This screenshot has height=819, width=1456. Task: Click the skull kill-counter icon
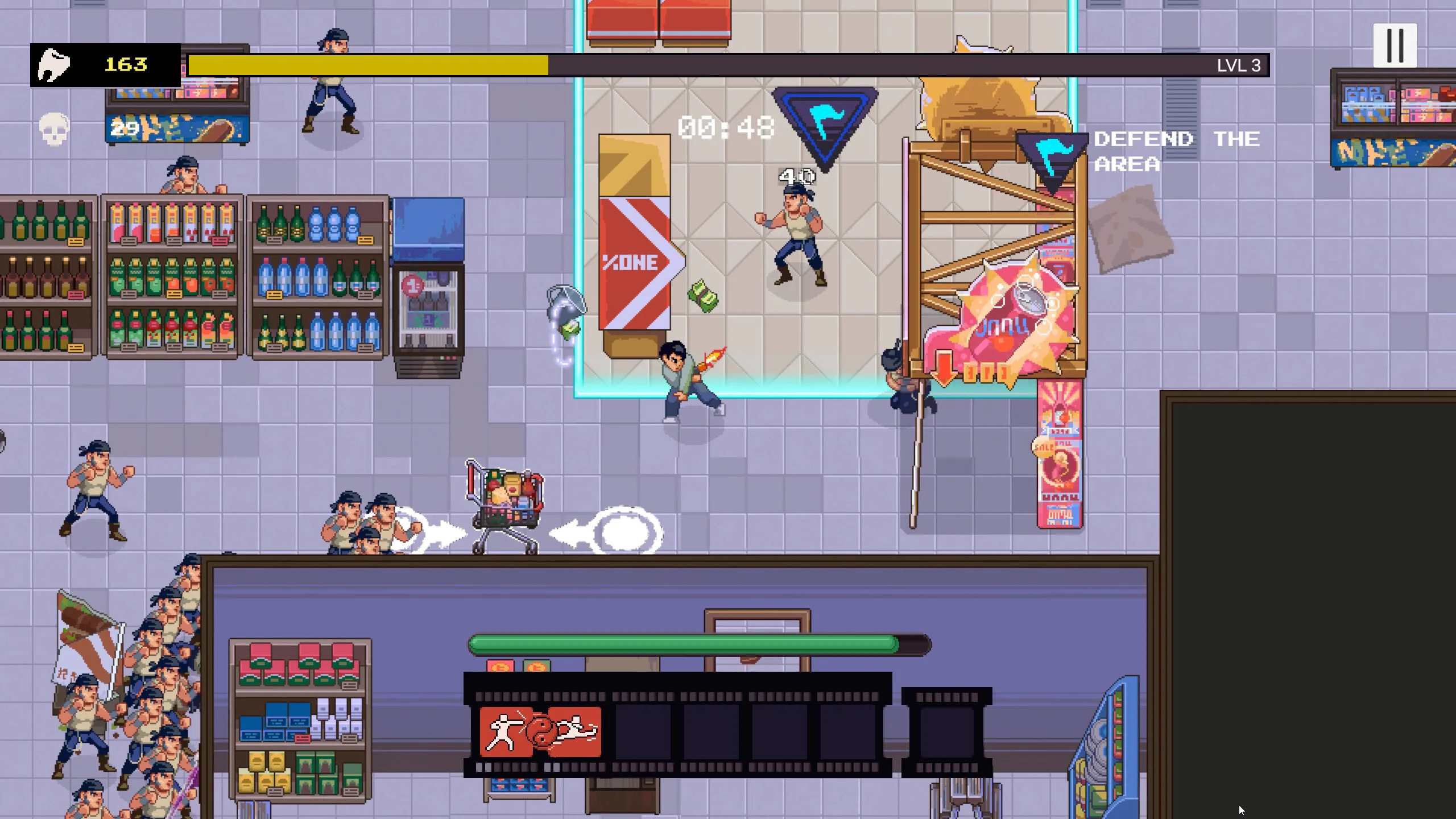[52, 127]
